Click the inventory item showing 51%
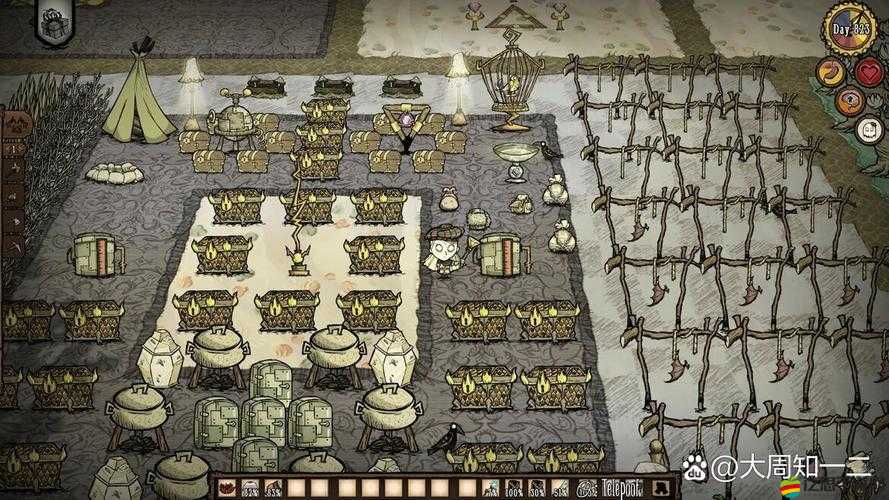889x500 pixels. point(560,487)
